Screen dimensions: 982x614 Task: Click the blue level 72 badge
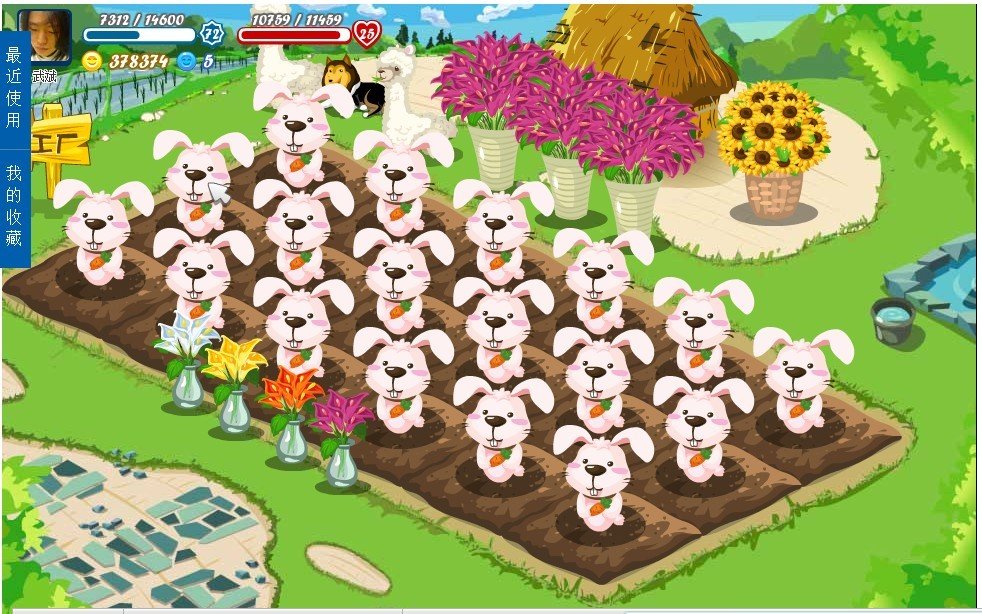(x=212, y=33)
